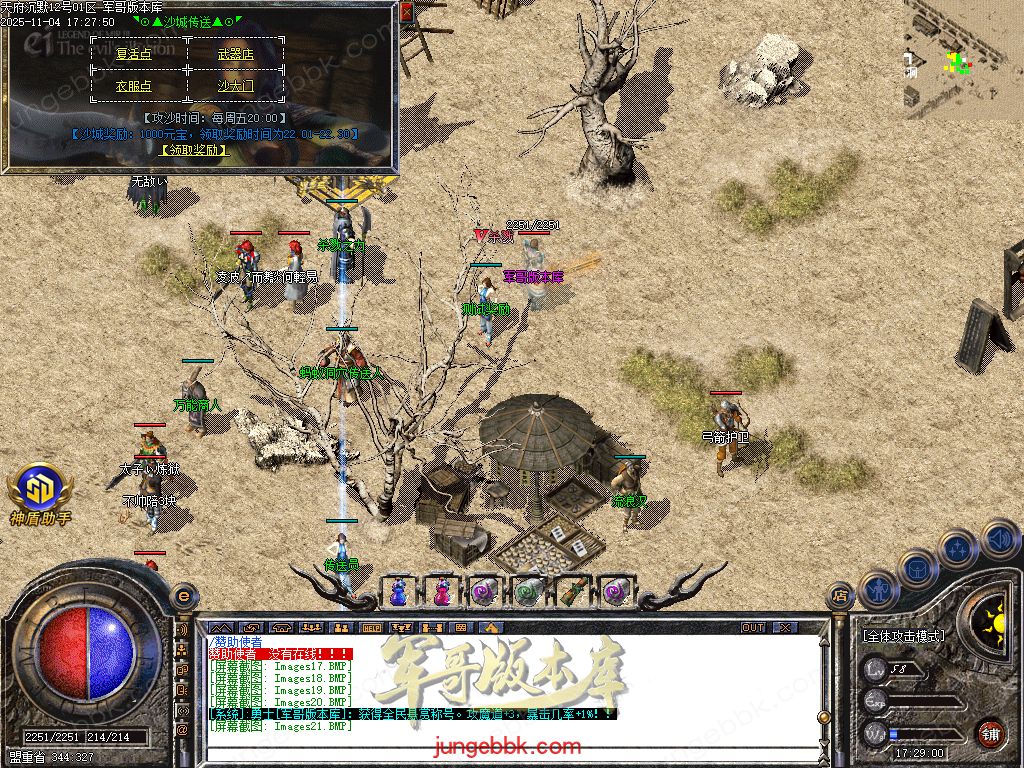Teleport to 复活点 in the Sand City menu
Viewport: 1024px width, 768px height.
pyautogui.click(x=134, y=54)
